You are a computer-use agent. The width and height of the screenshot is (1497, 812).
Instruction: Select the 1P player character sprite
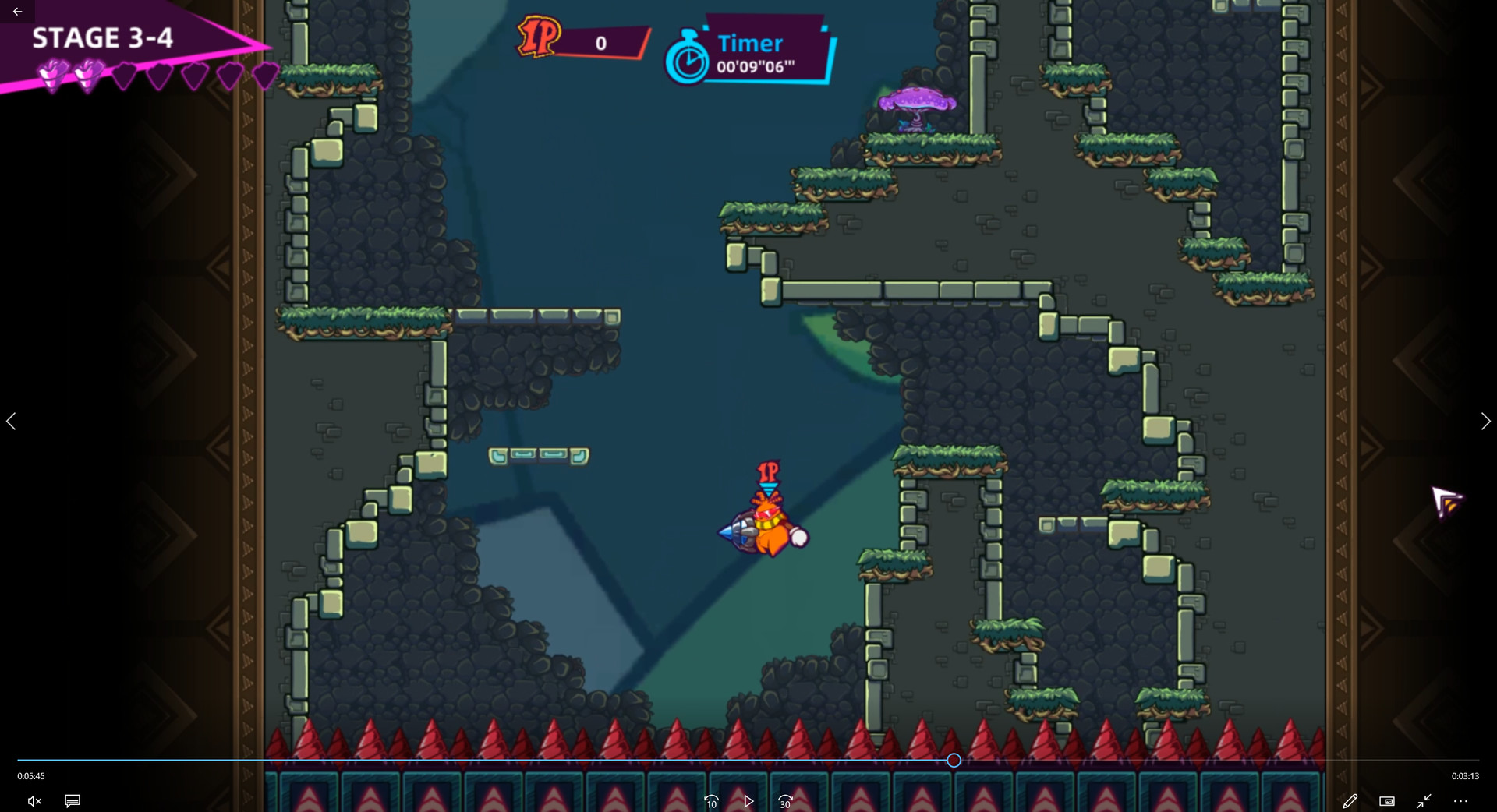(764, 530)
